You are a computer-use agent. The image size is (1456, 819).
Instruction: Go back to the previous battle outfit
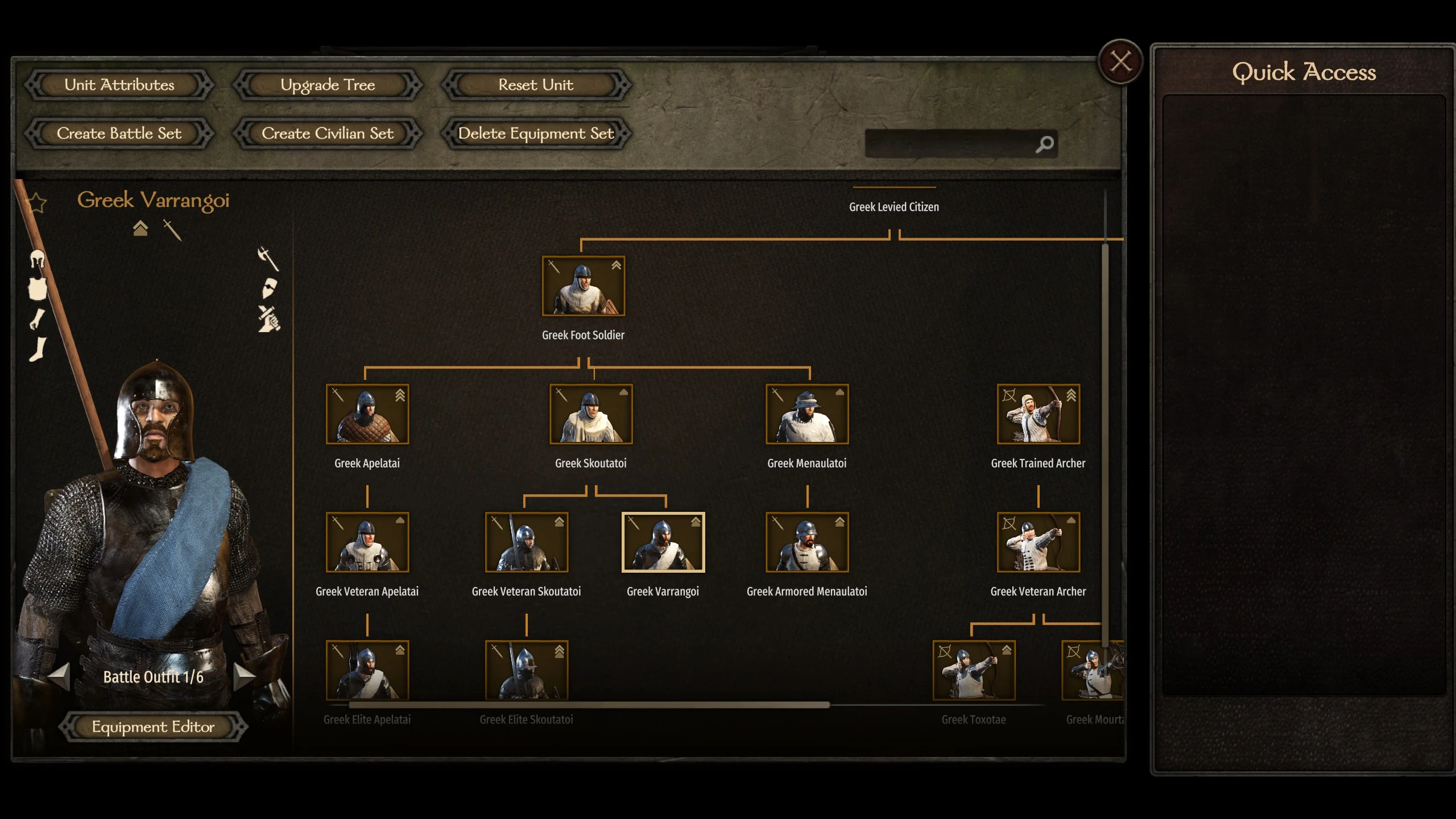click(59, 676)
